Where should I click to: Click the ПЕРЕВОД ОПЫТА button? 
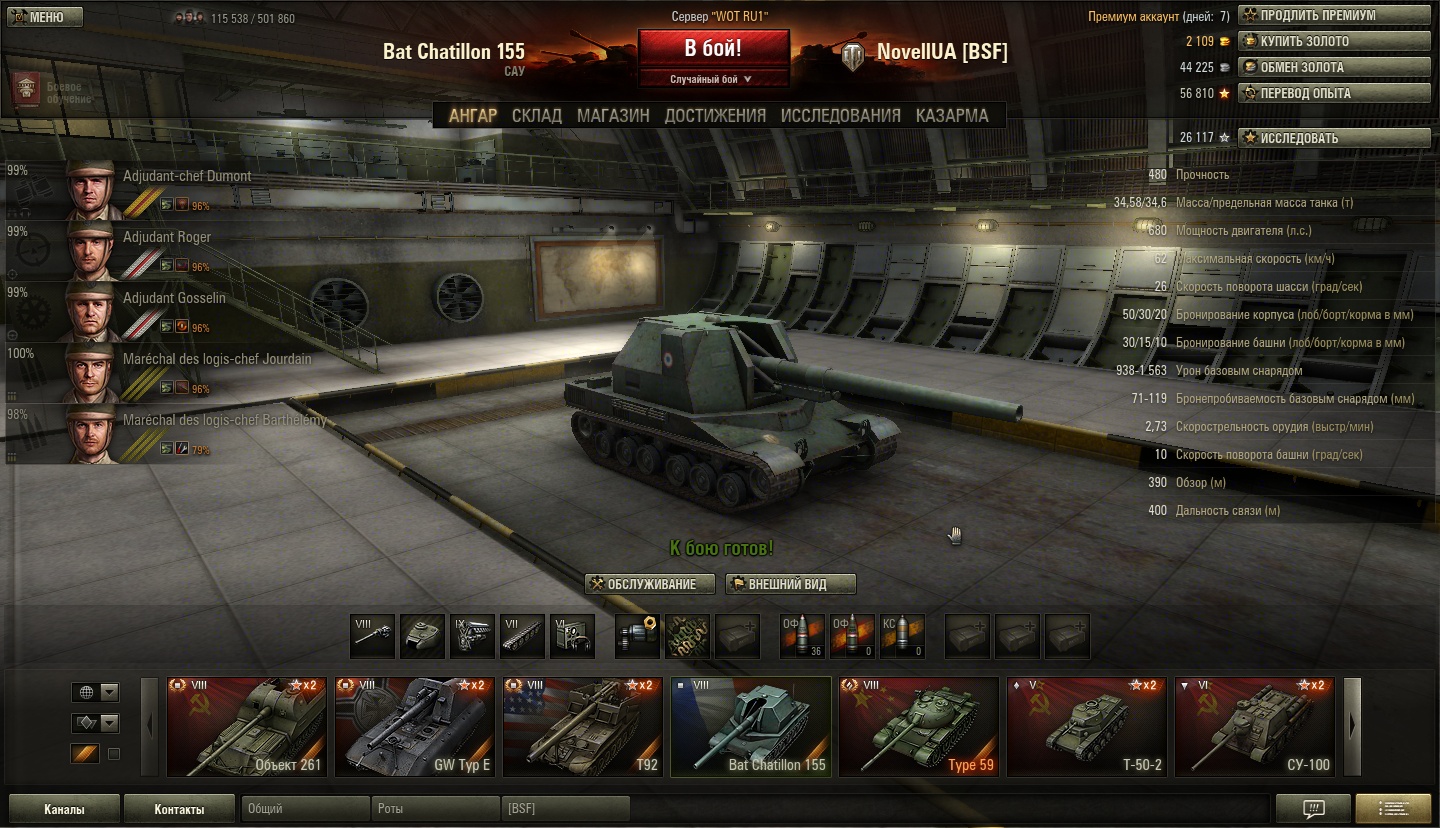(x=1334, y=94)
